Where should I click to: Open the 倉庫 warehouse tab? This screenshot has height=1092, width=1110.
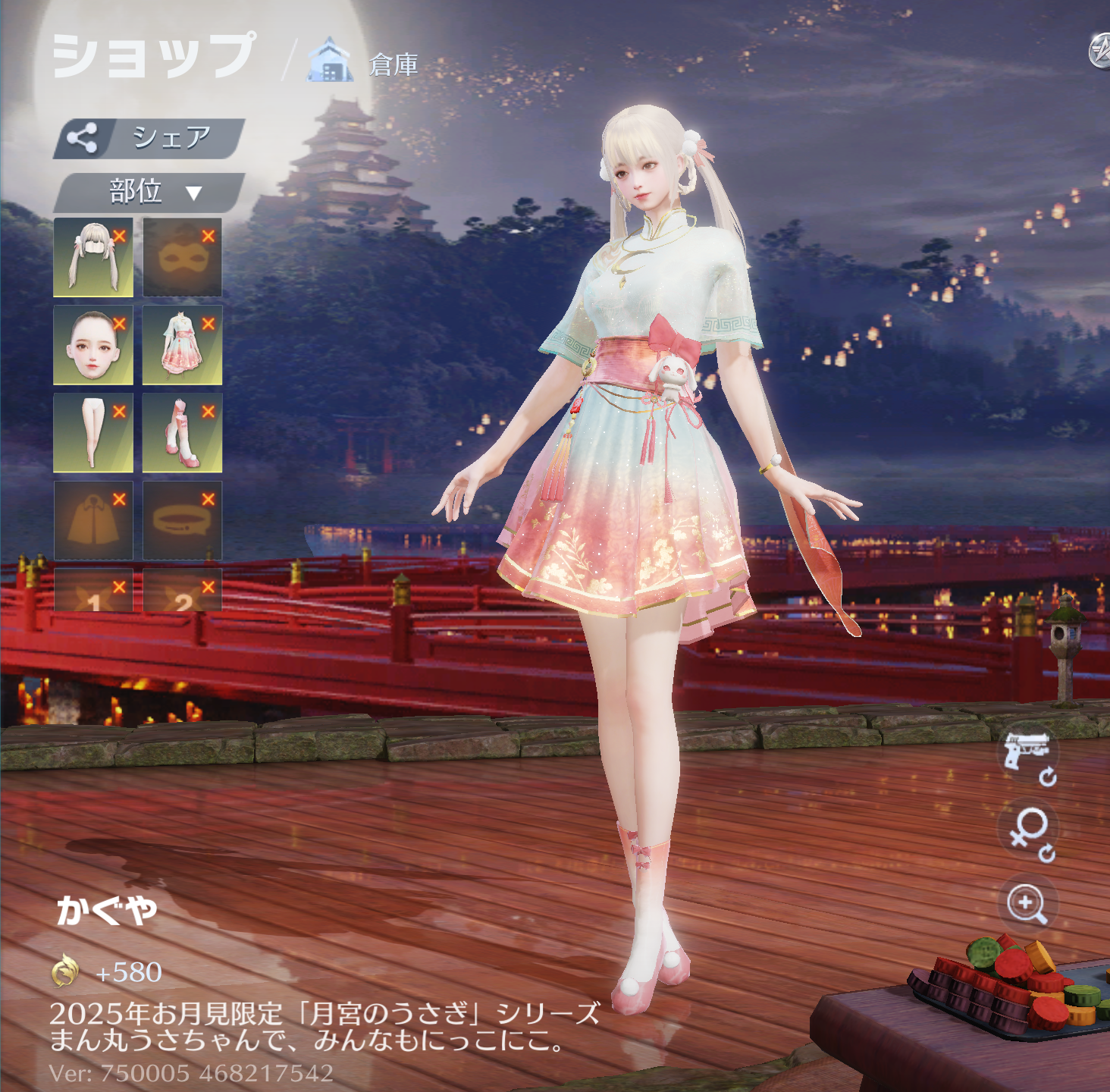[364, 64]
